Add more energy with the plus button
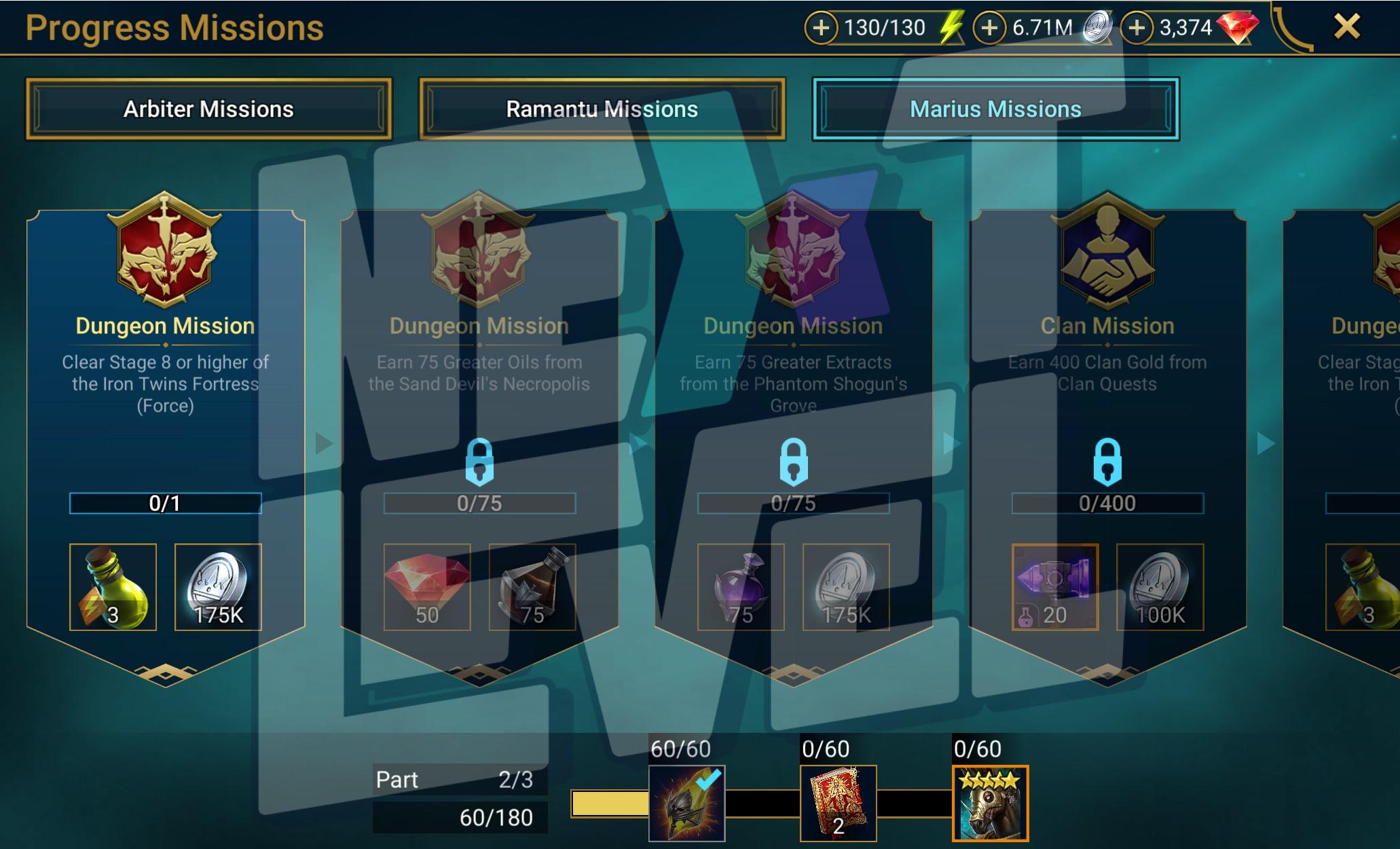 [821, 28]
